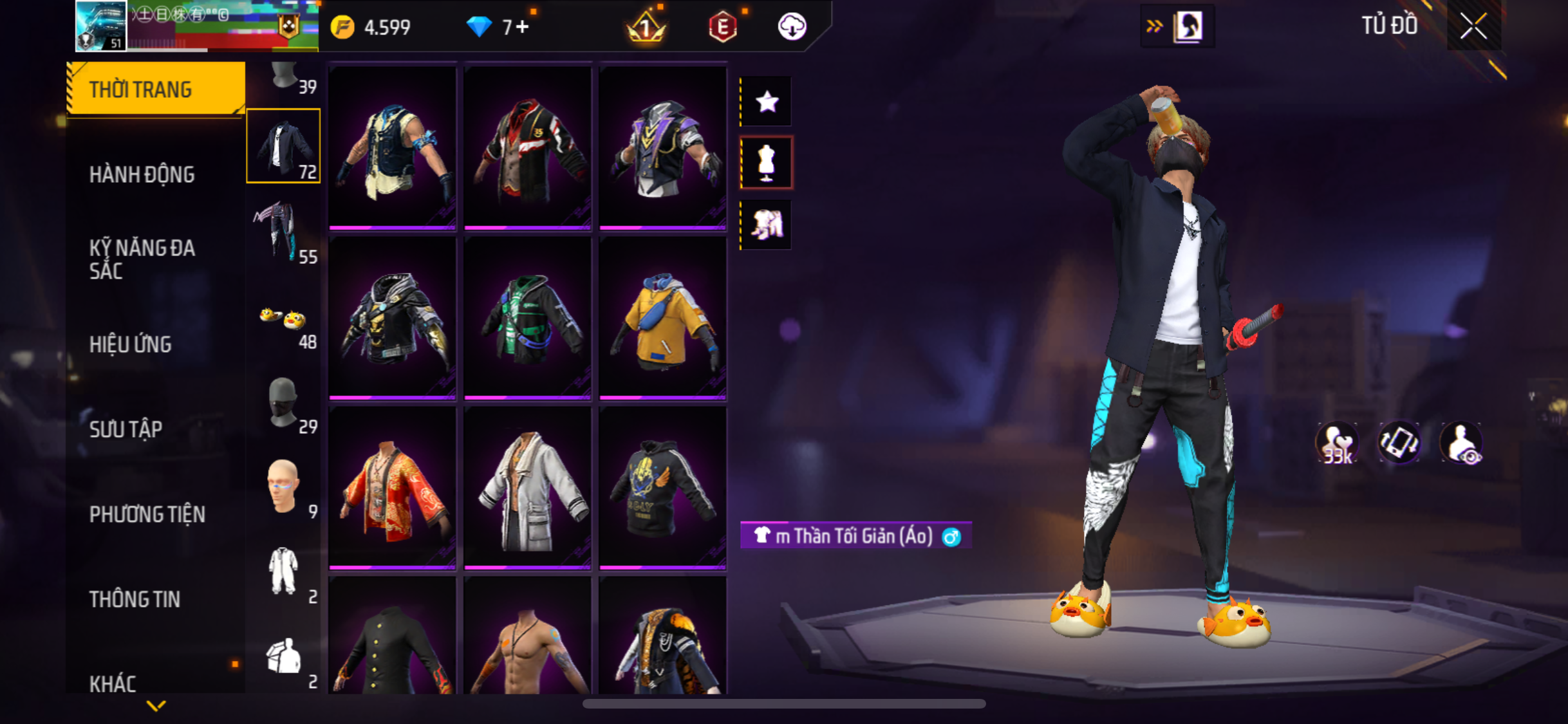Open the Khác category
Screen dimensions: 1568x724
tap(113, 683)
